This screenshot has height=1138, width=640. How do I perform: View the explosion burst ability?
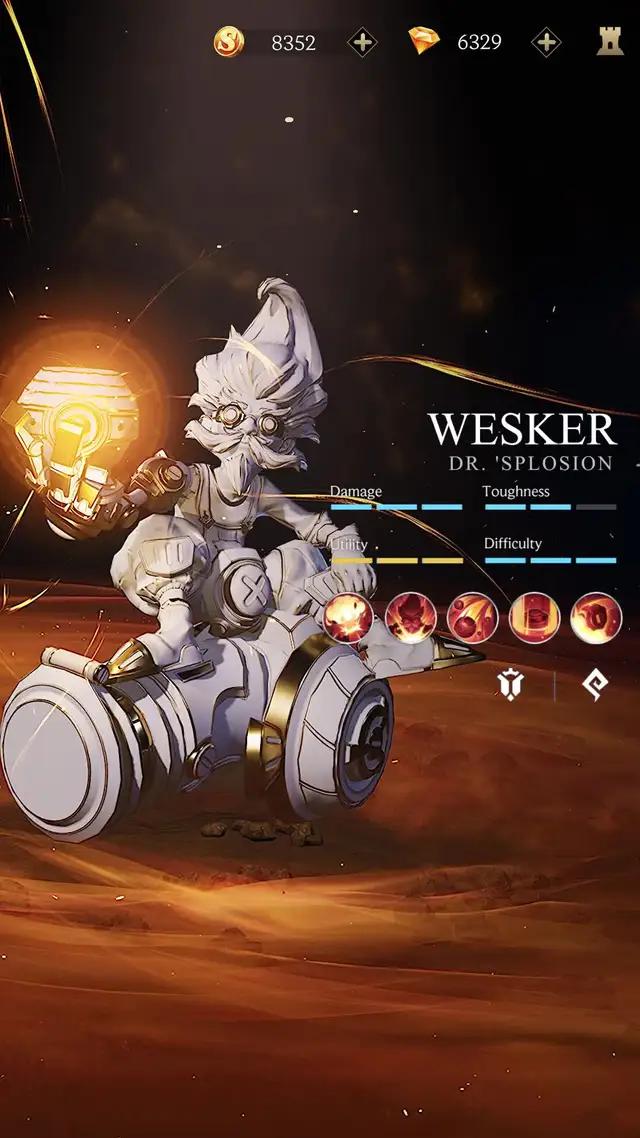point(348,618)
